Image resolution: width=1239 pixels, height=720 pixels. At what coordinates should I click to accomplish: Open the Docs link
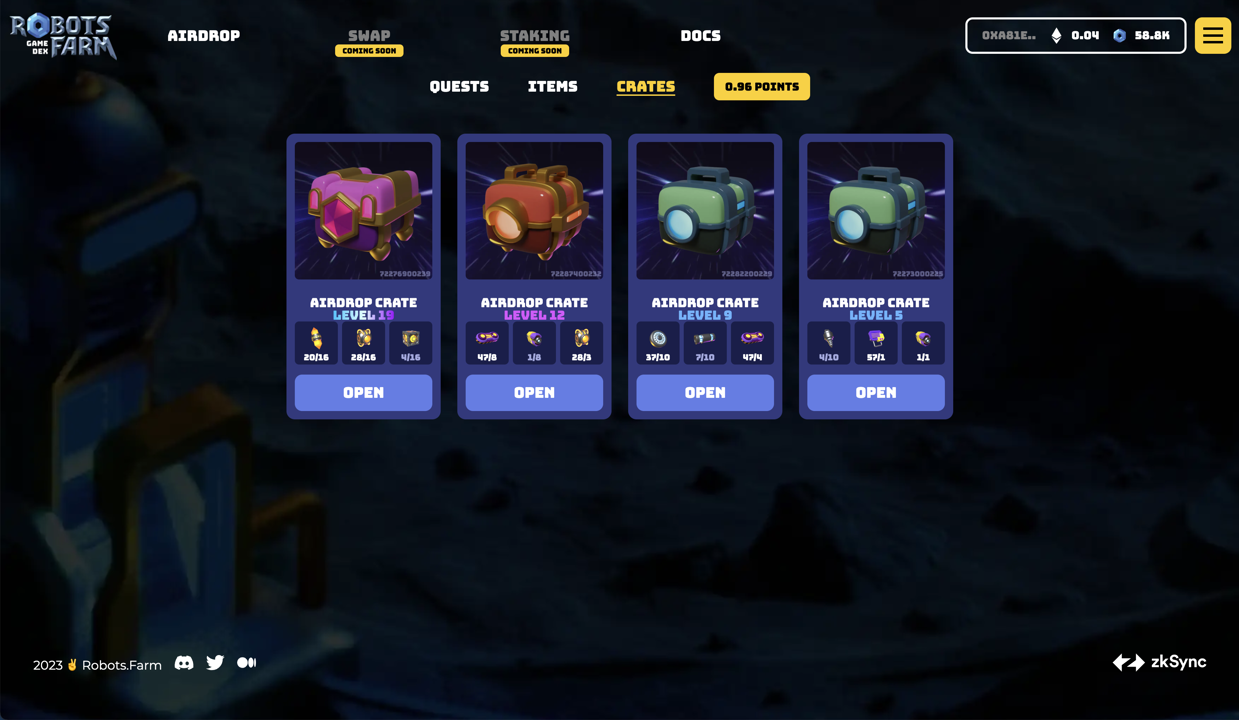click(x=700, y=36)
